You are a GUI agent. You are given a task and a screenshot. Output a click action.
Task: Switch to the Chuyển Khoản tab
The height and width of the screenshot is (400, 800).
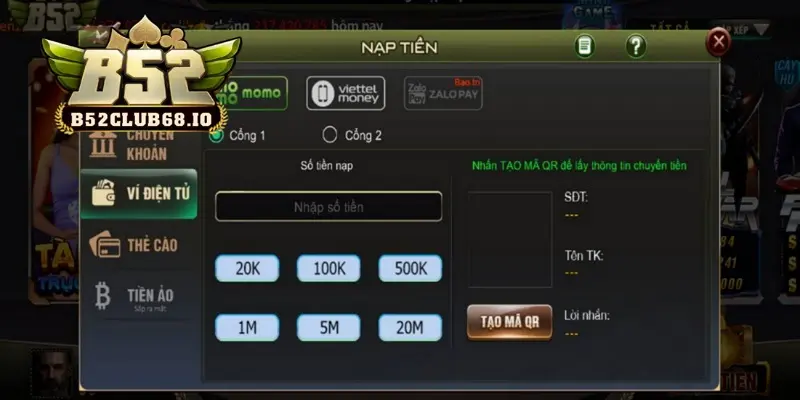[x=139, y=145]
